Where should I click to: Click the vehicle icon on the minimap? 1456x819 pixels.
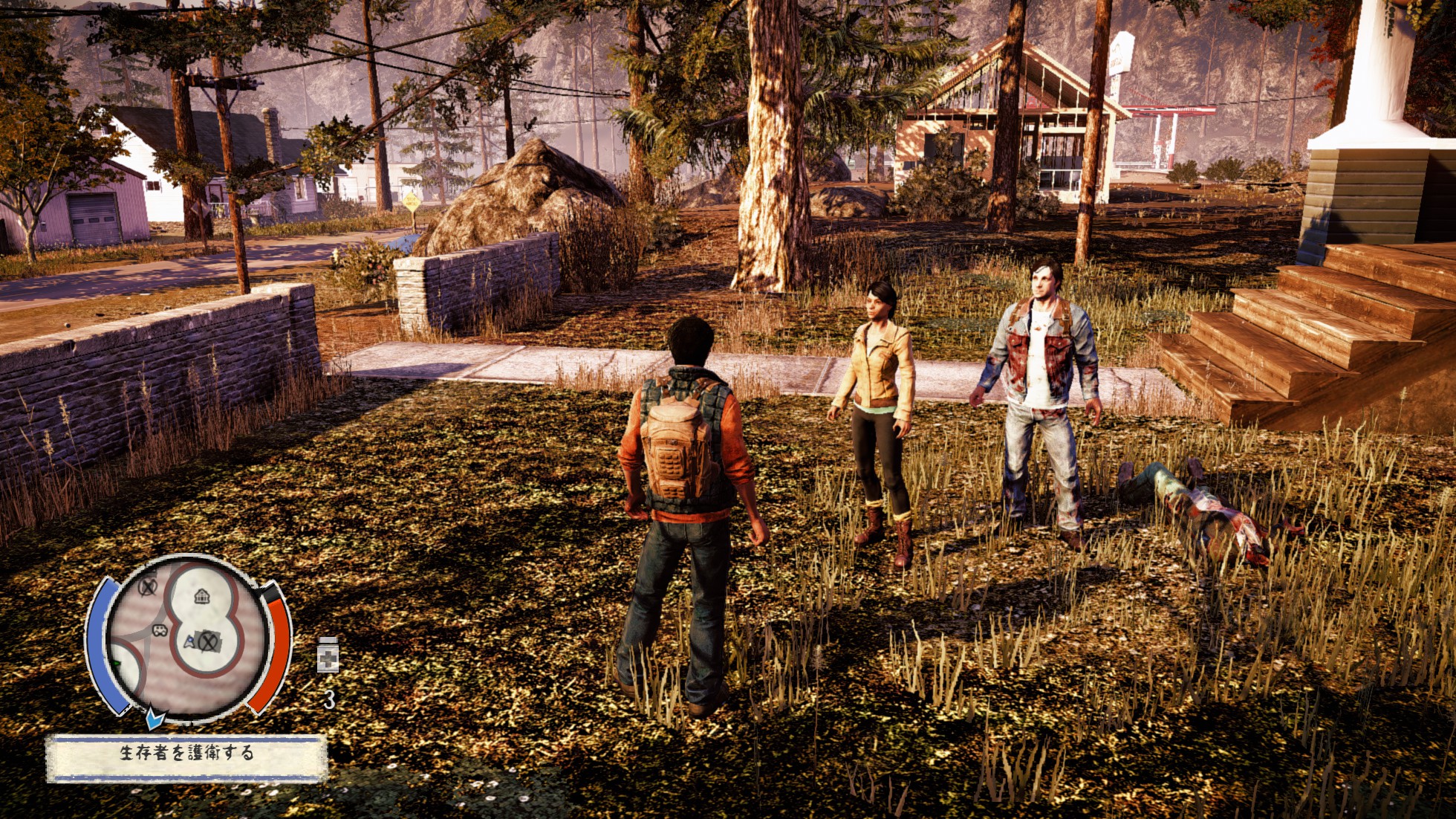point(160,632)
